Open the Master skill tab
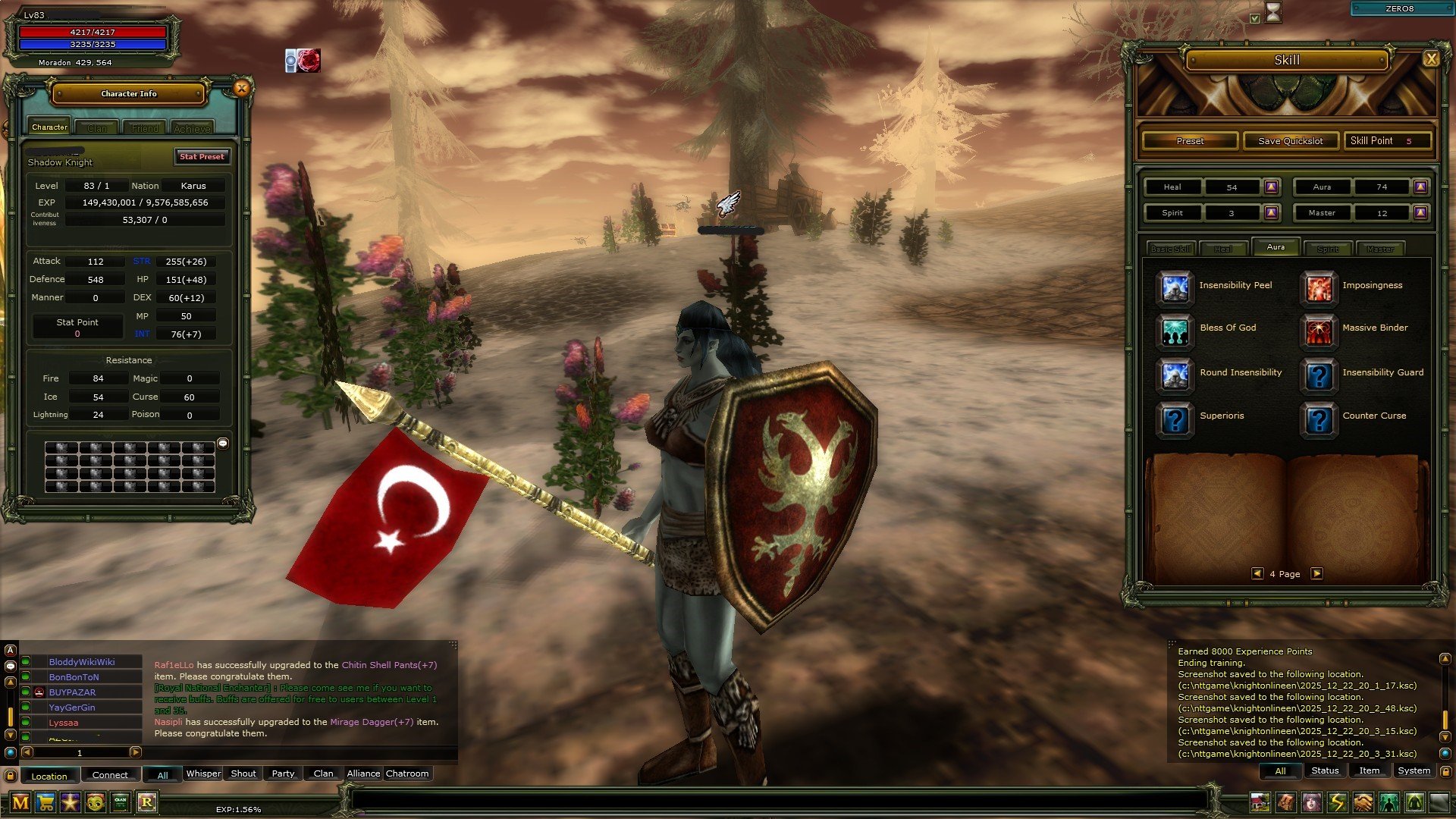 click(x=1379, y=249)
